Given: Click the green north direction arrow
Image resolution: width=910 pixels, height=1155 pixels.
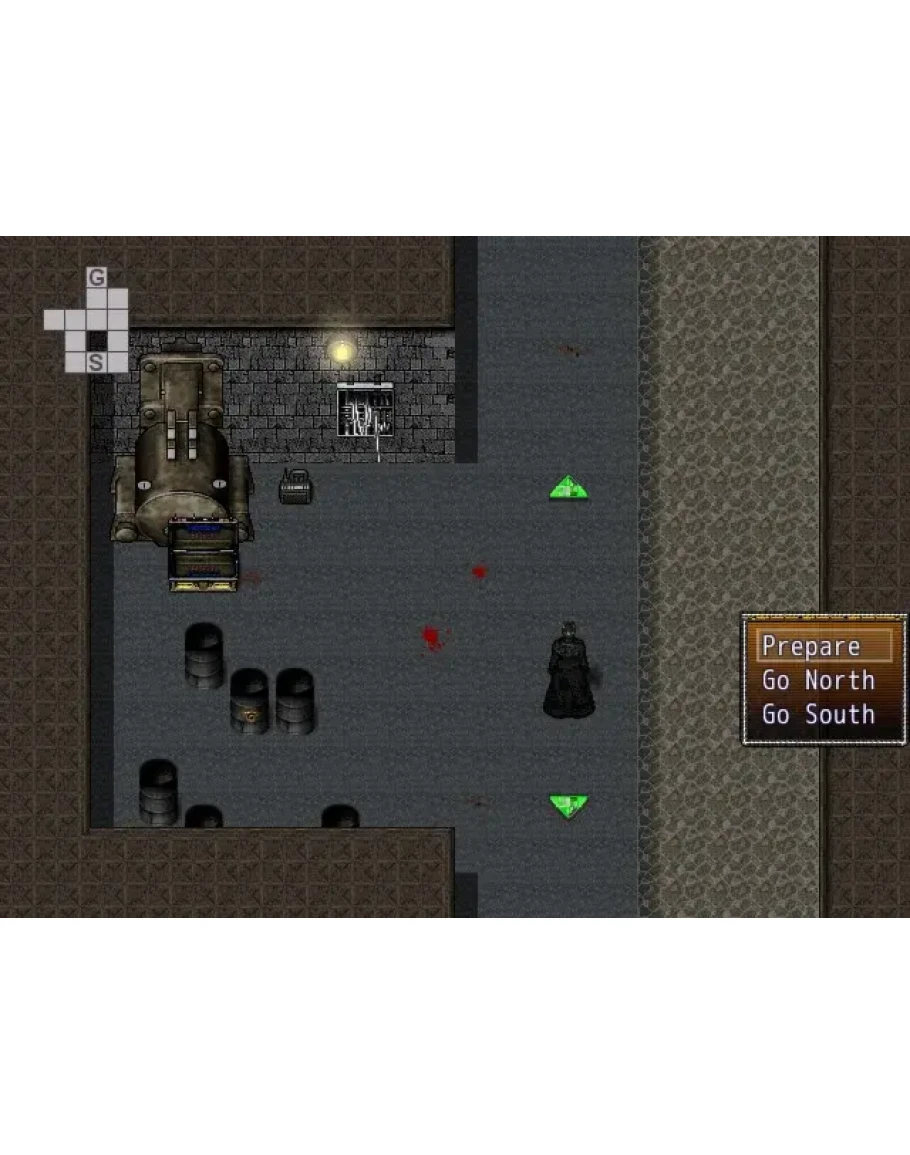Looking at the screenshot, I should pyautogui.click(x=568, y=488).
